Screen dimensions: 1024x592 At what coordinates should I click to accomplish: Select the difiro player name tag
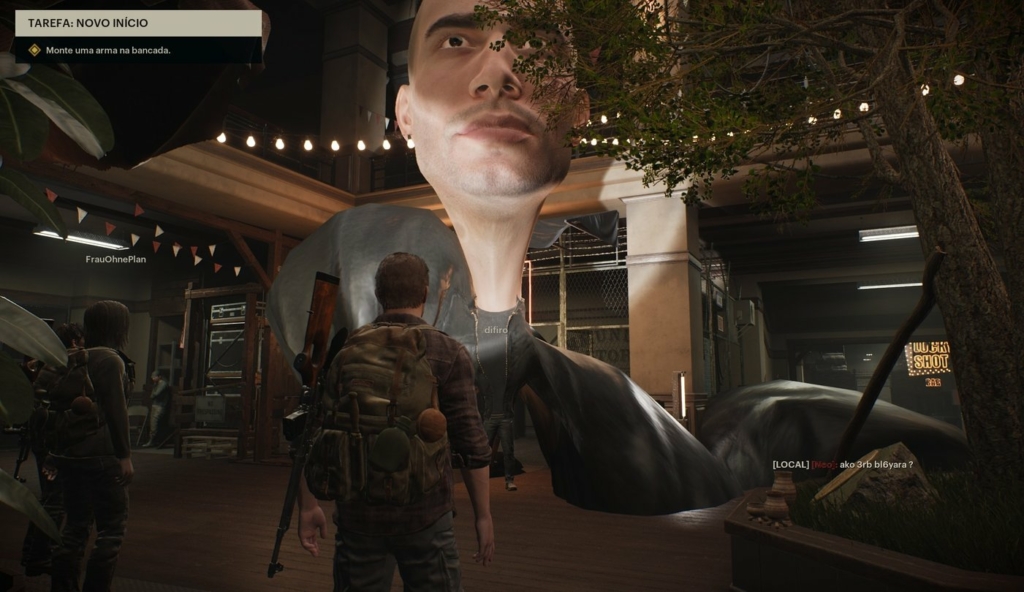[496, 327]
